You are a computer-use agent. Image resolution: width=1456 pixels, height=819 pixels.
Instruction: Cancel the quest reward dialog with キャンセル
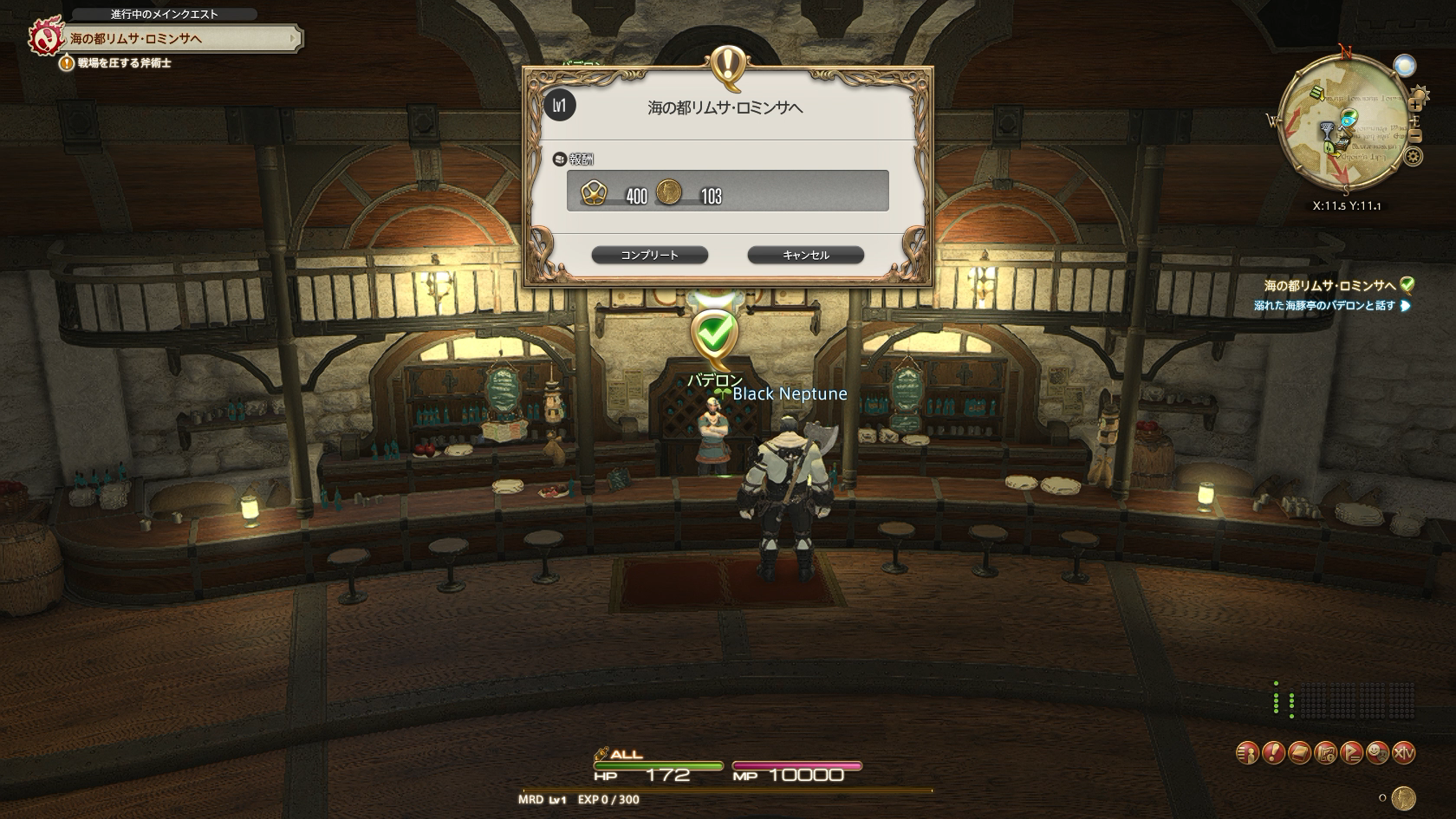pos(805,255)
